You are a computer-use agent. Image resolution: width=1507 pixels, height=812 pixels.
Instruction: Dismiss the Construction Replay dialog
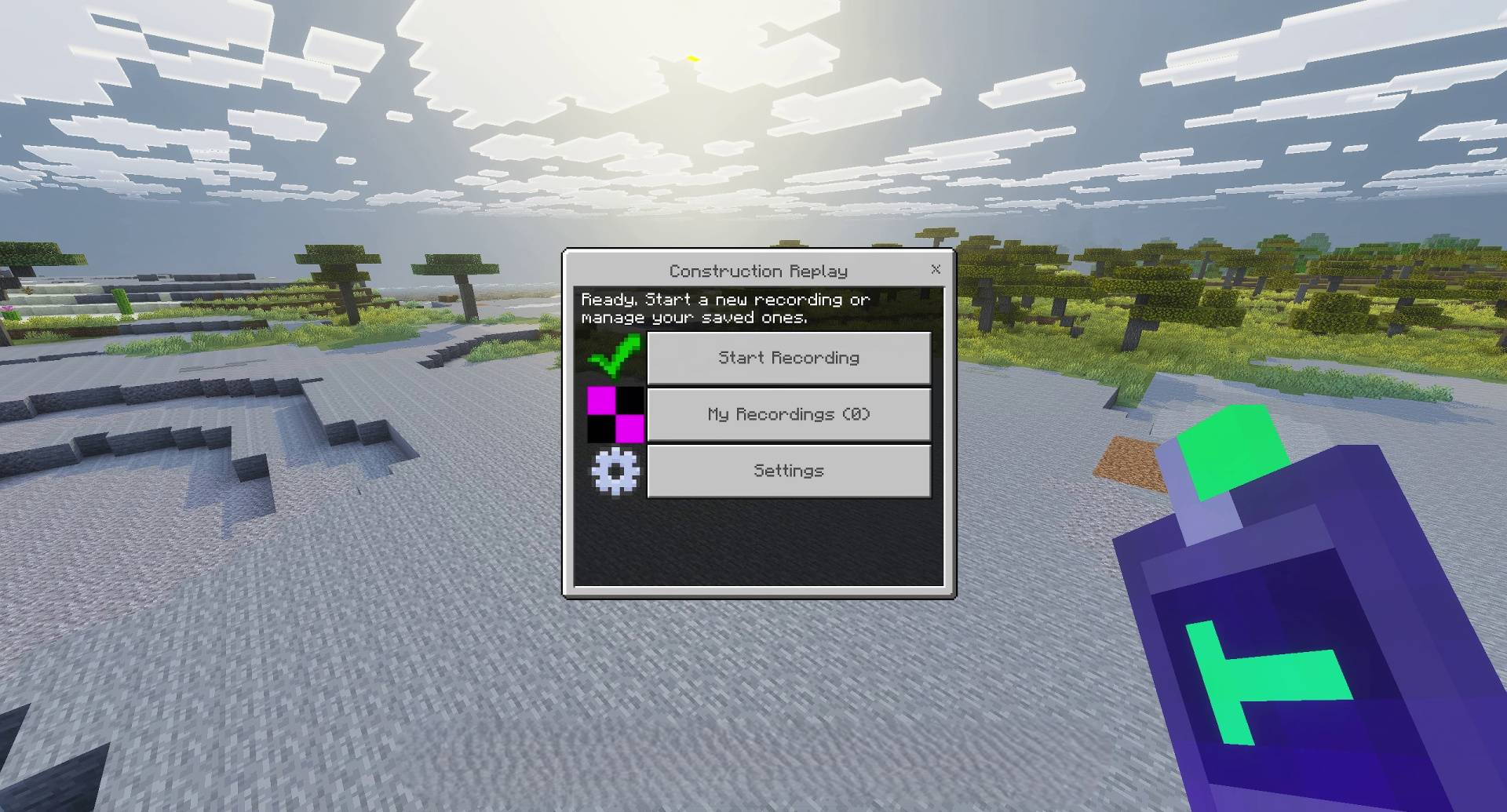pyautogui.click(x=935, y=270)
